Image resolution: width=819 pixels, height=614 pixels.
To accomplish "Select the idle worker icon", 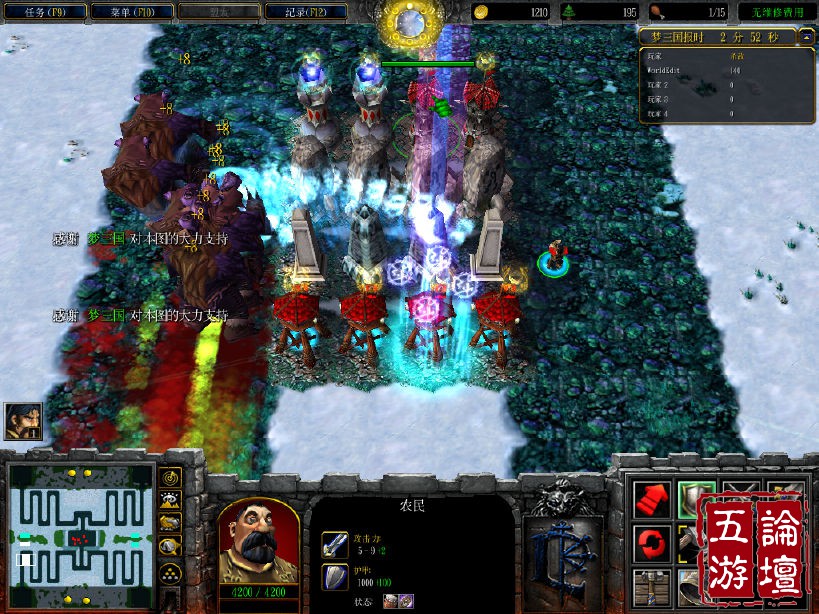I will click(23, 421).
